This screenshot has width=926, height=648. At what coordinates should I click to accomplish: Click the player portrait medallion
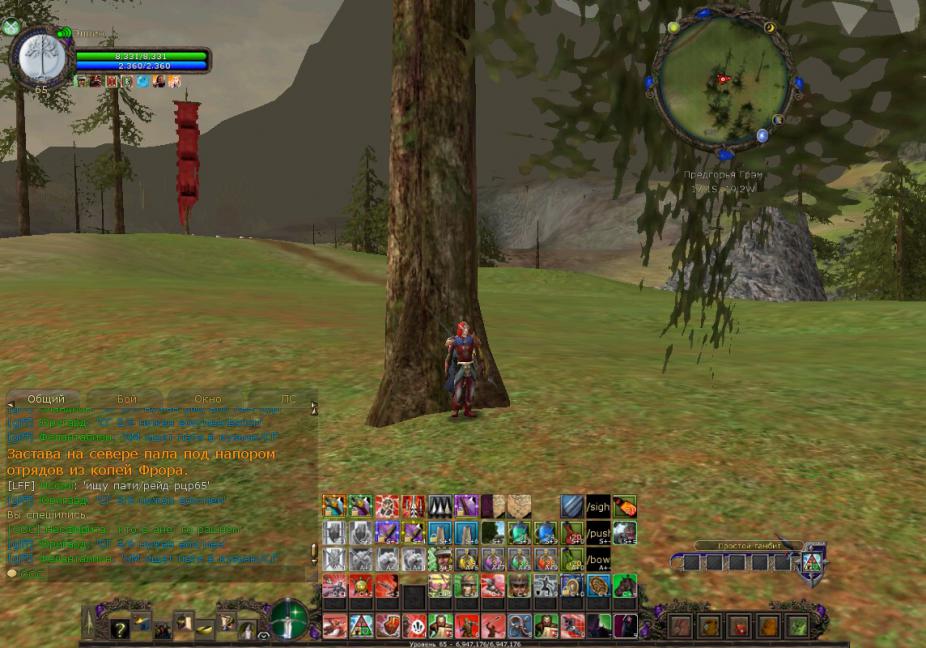[x=42, y=58]
